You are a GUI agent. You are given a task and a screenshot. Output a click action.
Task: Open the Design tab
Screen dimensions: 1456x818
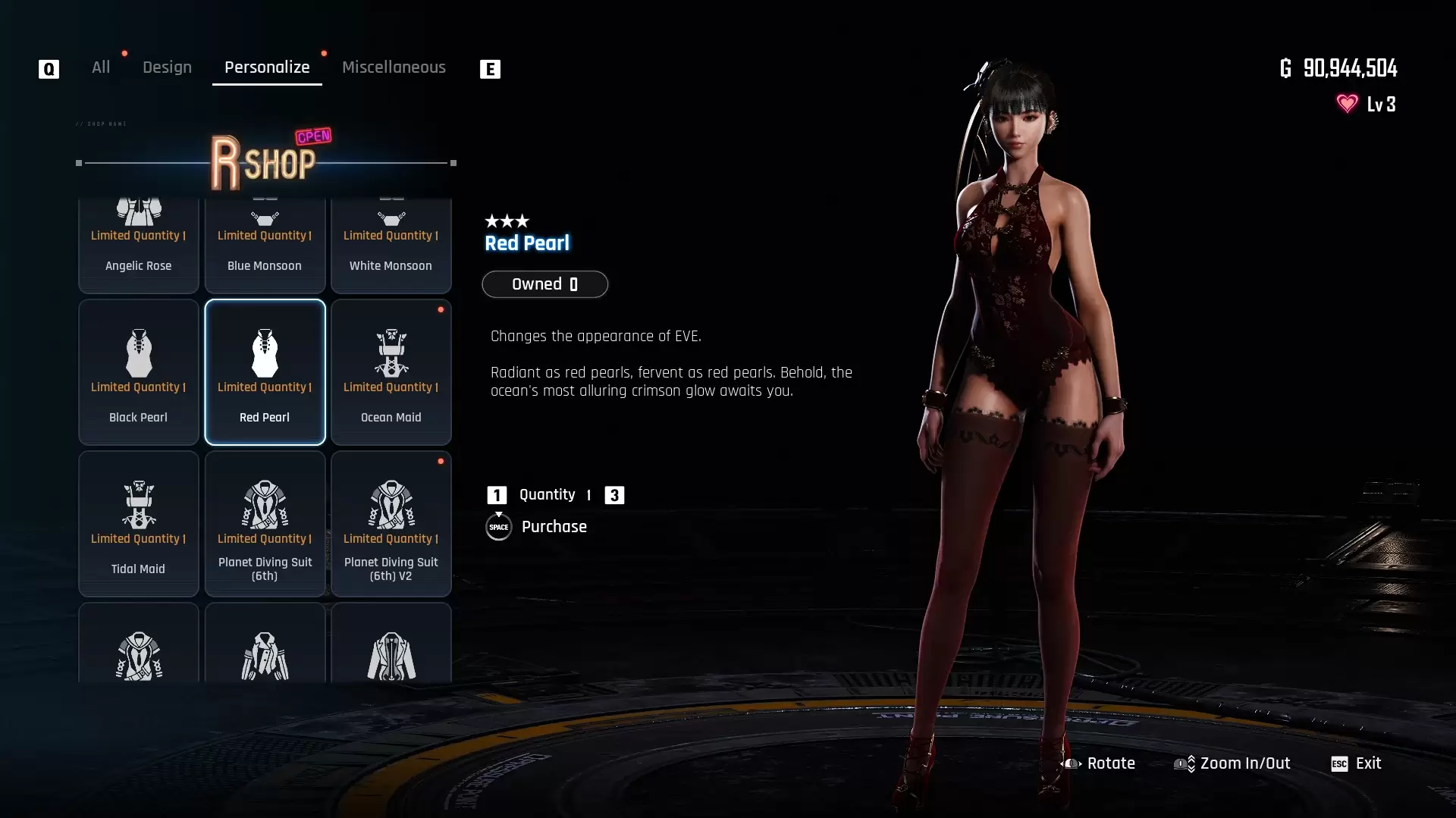(167, 67)
